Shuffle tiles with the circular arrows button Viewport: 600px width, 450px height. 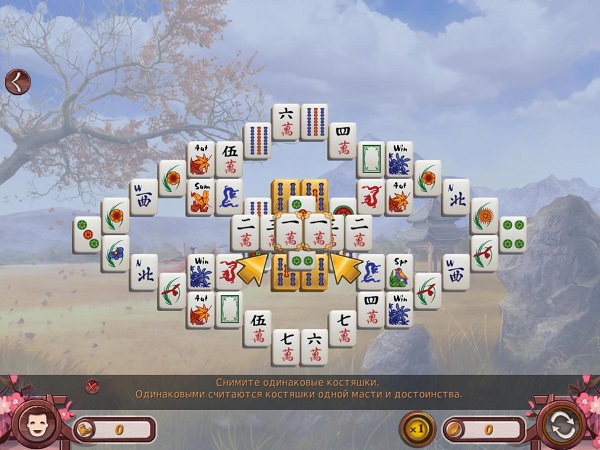pyautogui.click(x=560, y=424)
